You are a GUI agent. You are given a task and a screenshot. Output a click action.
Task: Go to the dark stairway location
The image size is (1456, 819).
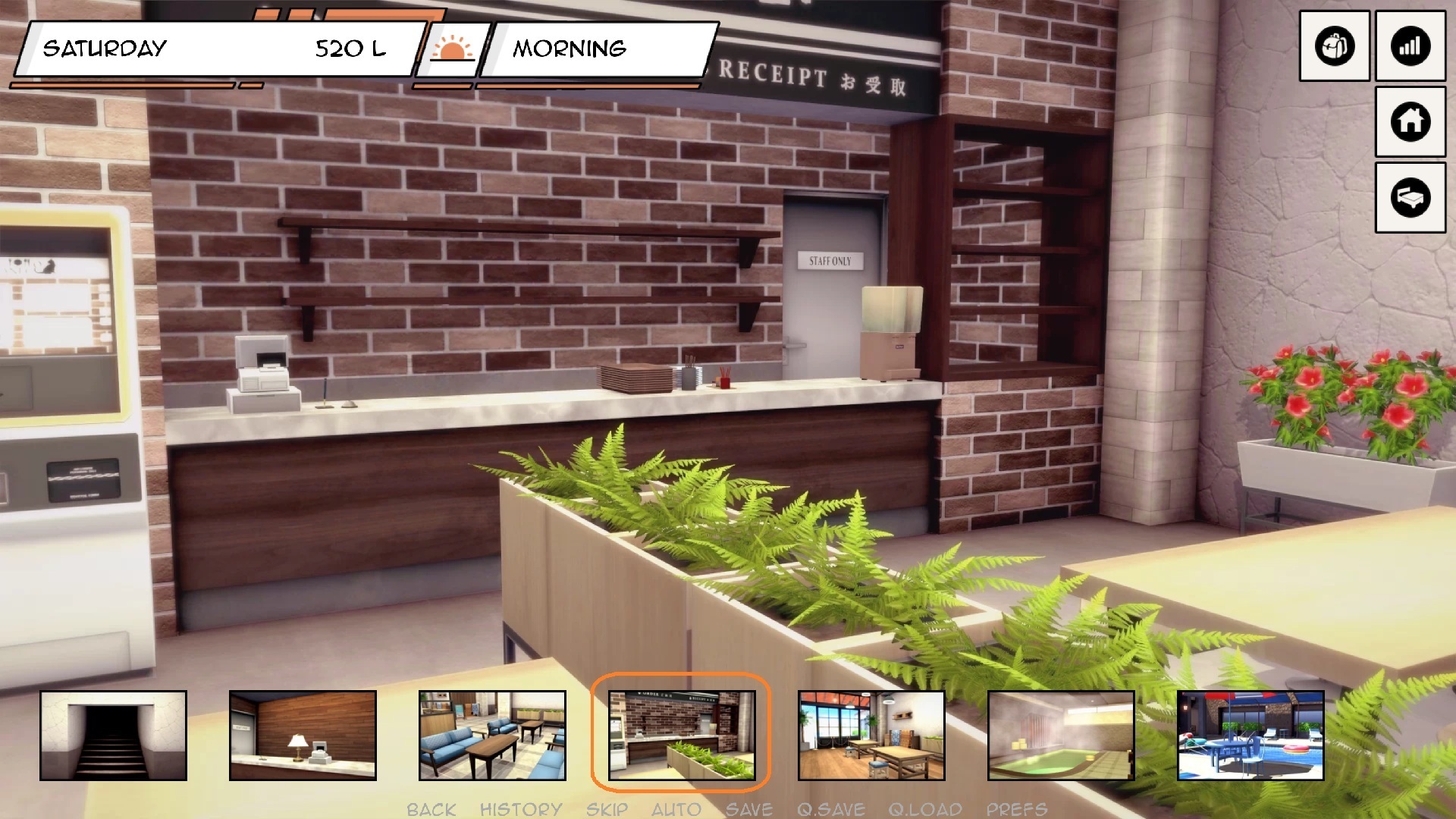tap(113, 735)
